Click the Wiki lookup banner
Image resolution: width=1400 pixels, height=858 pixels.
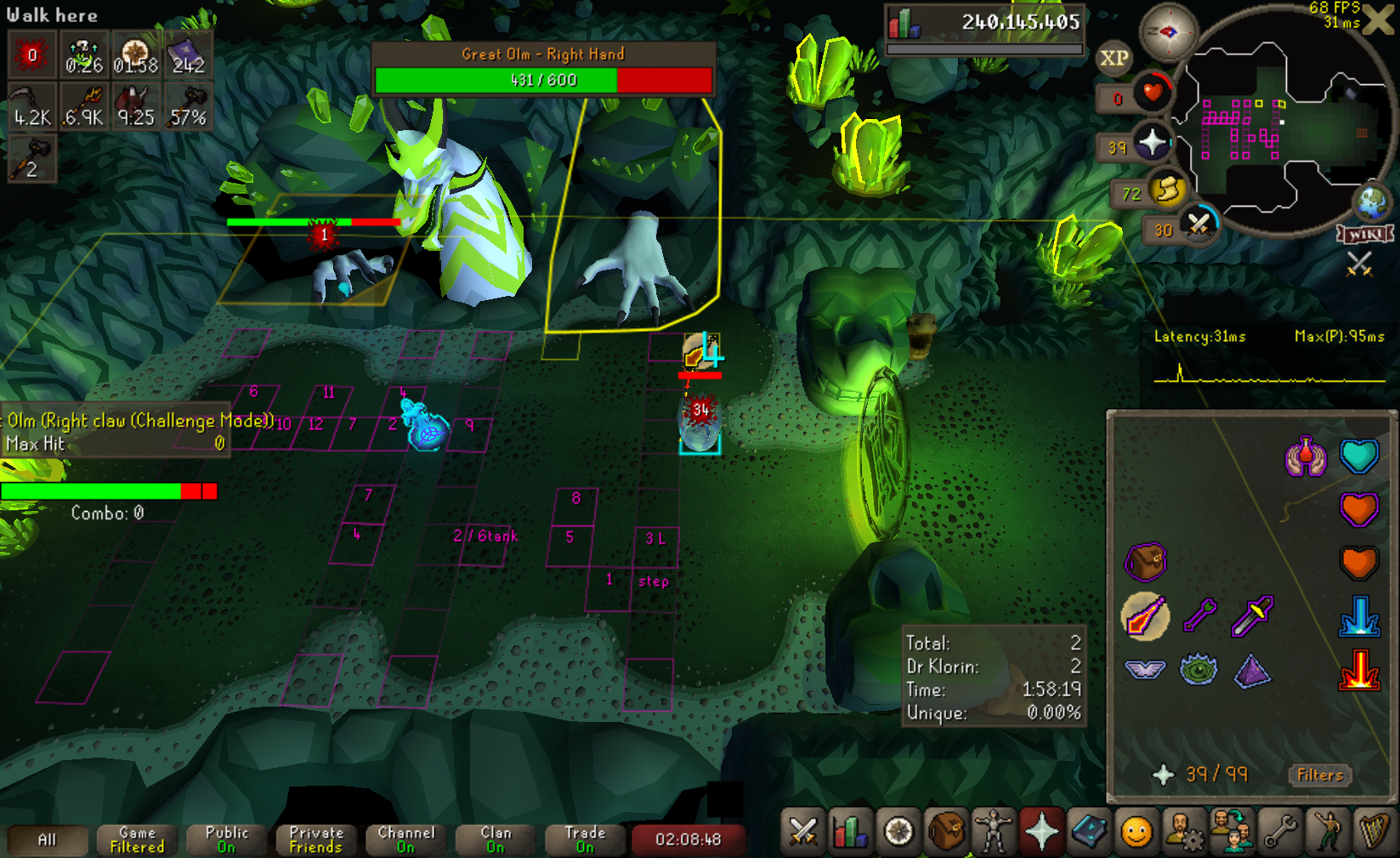1365,234
